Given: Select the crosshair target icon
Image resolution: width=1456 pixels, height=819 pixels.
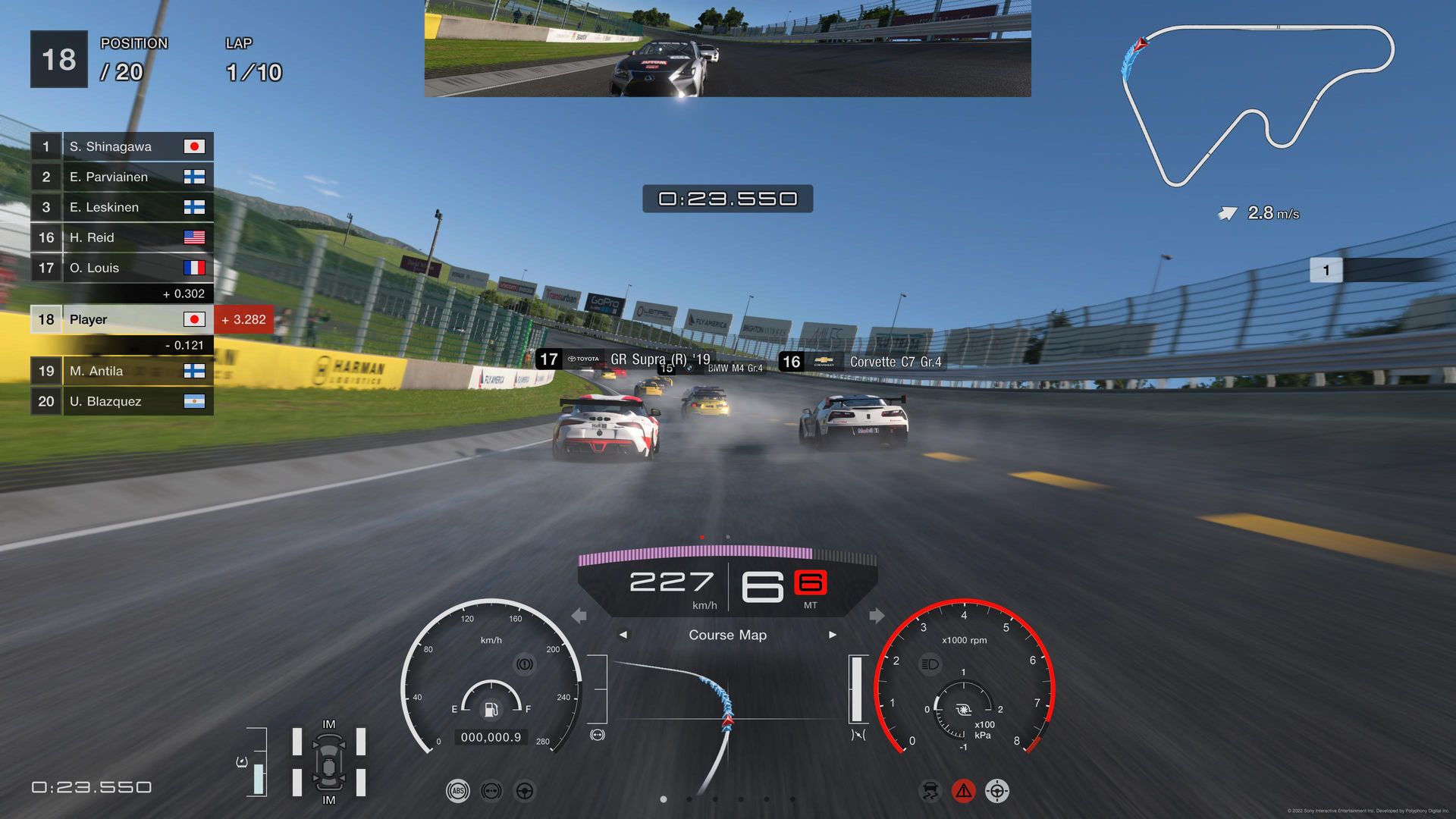Looking at the screenshot, I should pyautogui.click(x=996, y=791).
